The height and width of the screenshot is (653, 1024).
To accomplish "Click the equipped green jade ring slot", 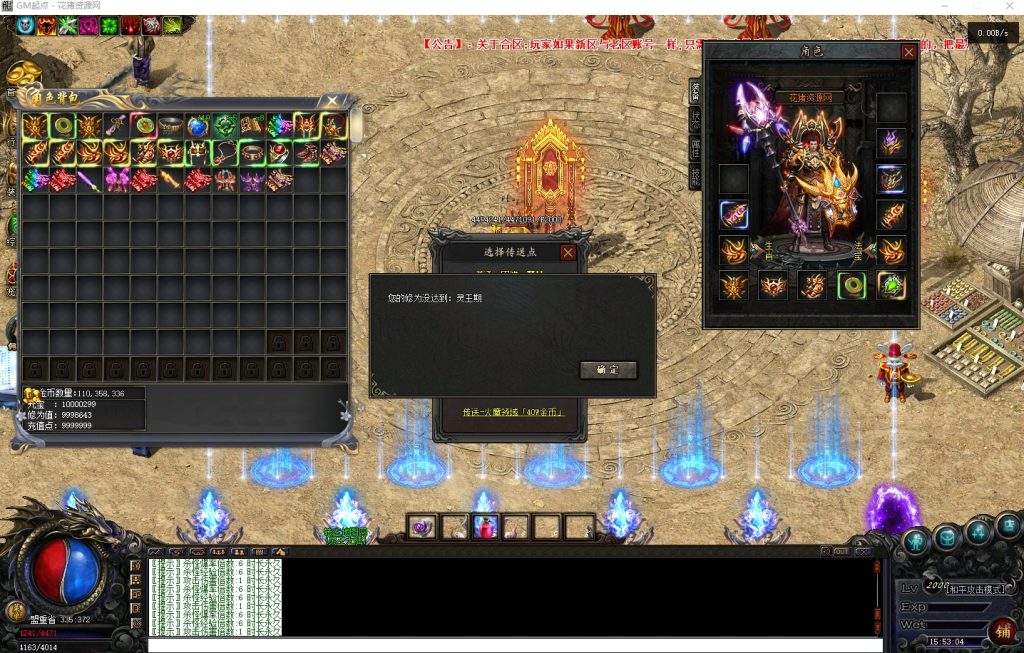I will (x=851, y=286).
